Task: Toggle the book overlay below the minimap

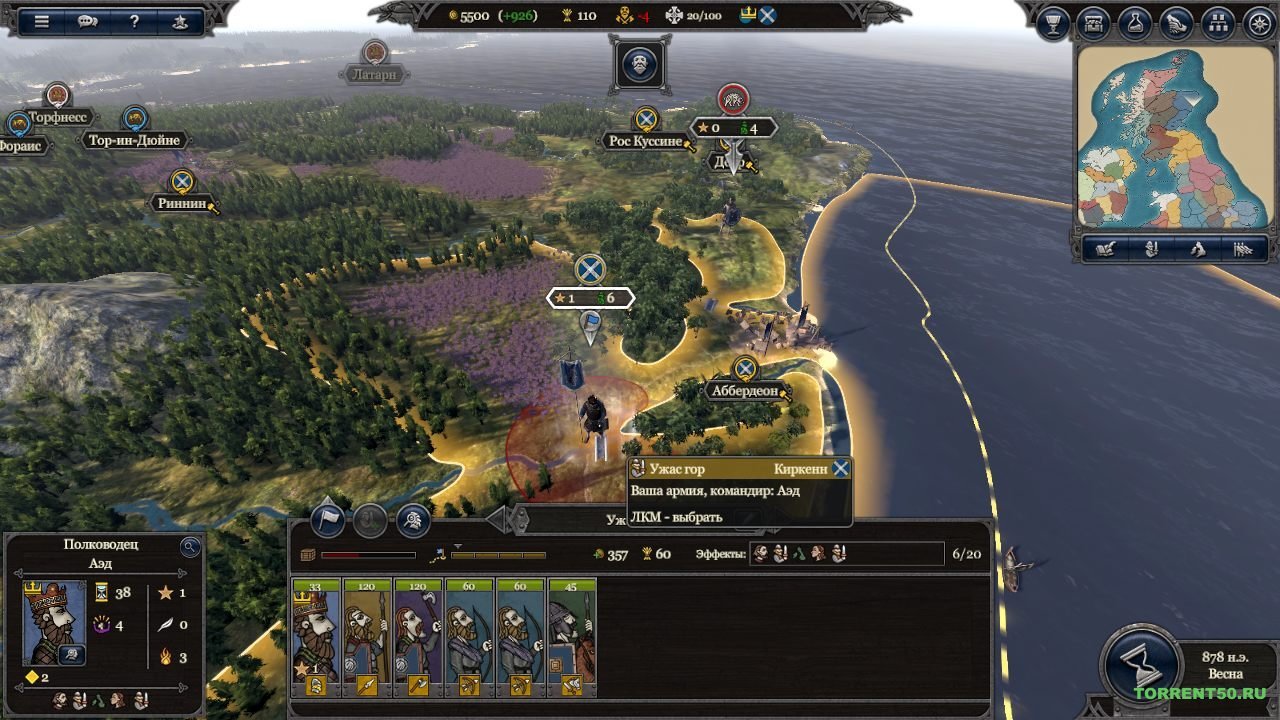Action: 1105,250
